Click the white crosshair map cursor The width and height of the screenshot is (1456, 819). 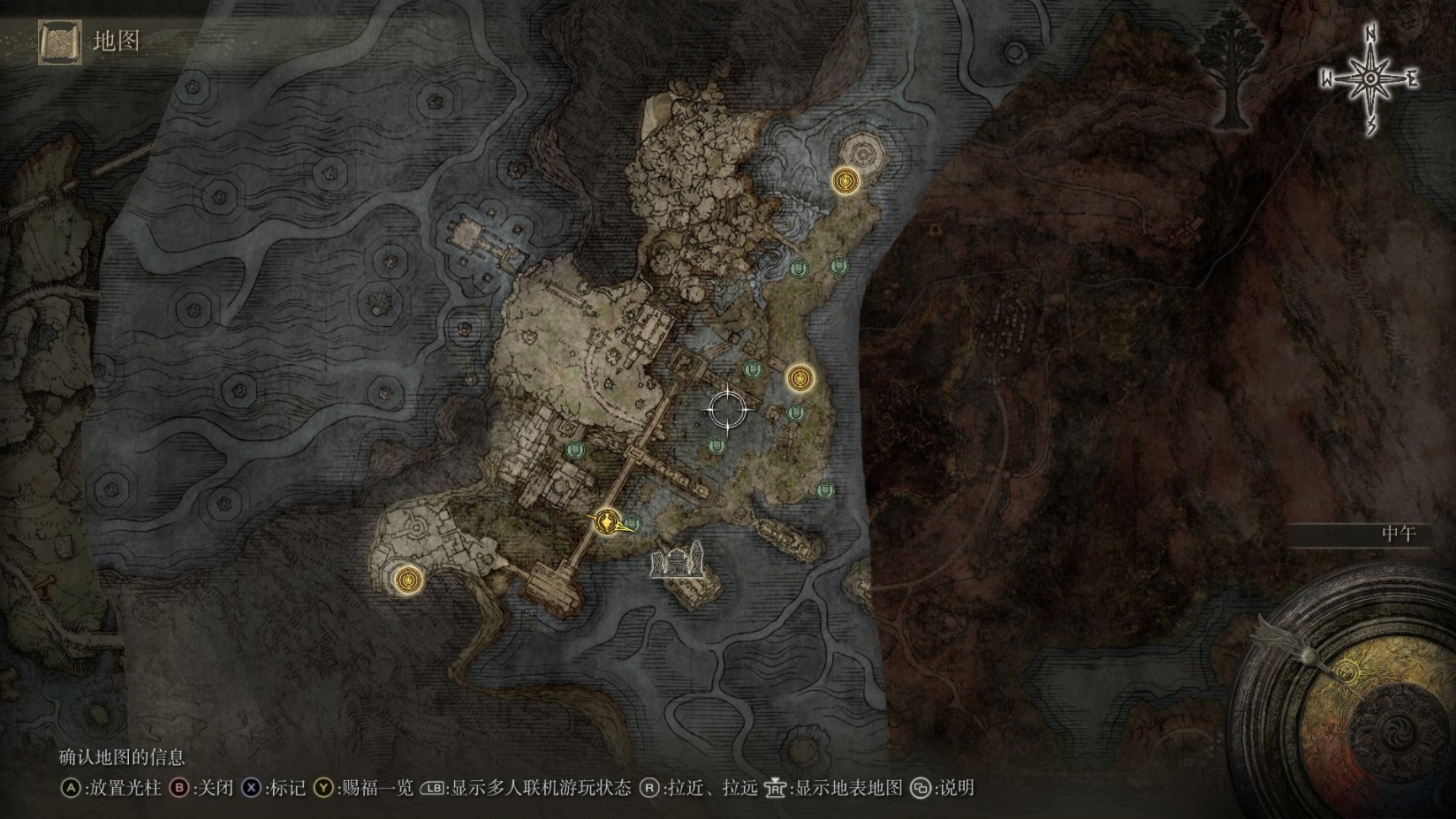(x=728, y=410)
